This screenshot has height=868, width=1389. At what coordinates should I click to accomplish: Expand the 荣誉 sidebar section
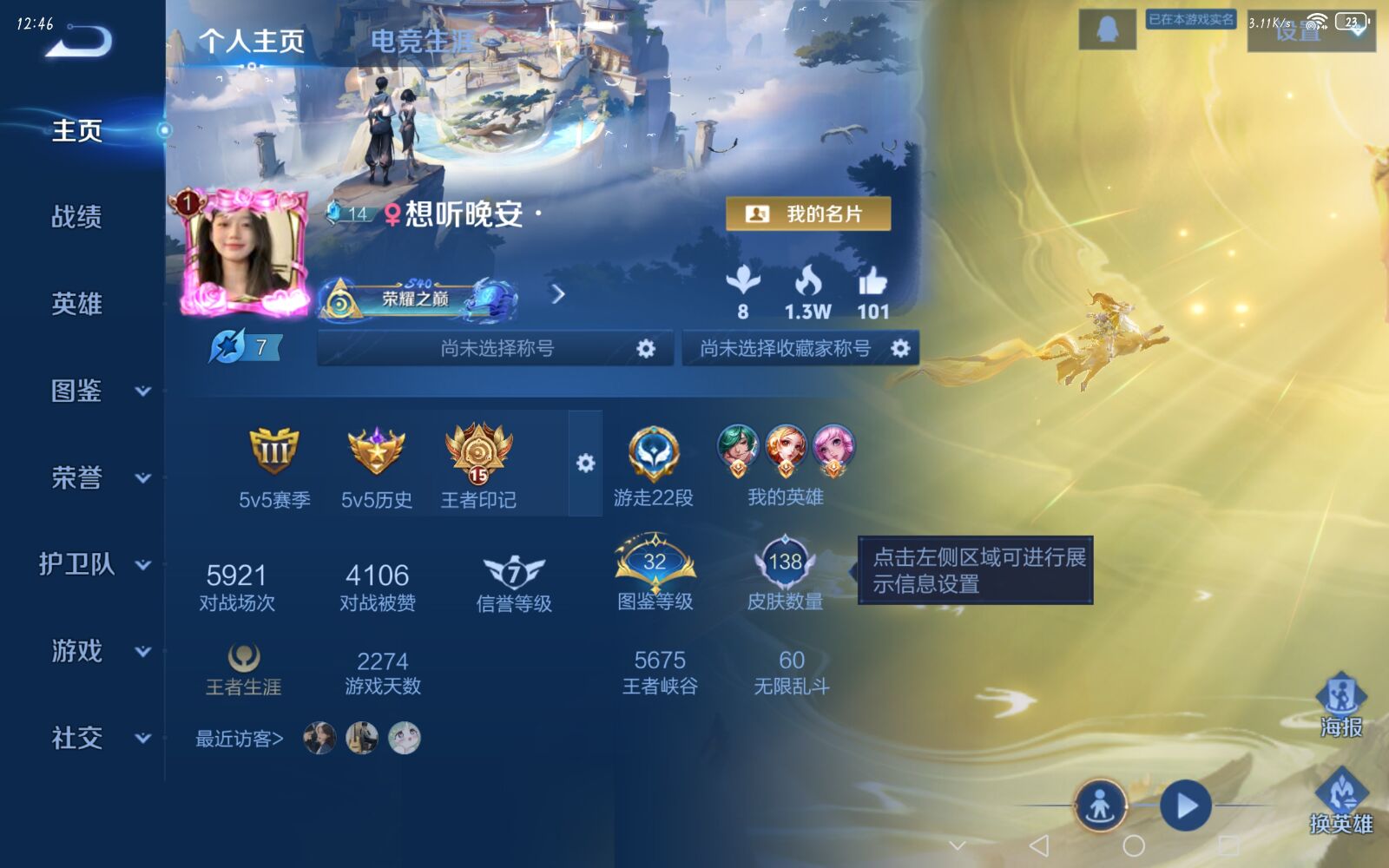pos(82,478)
